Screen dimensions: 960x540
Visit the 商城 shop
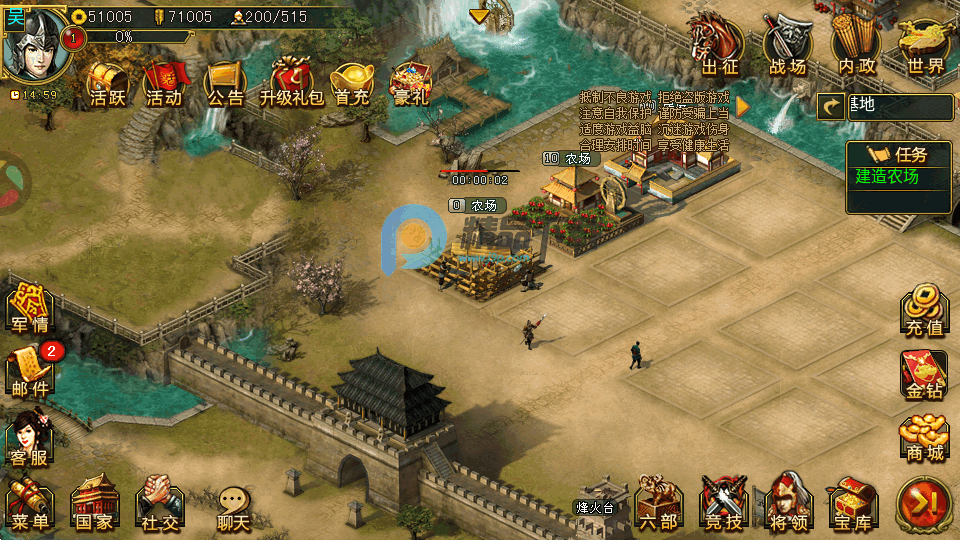[x=923, y=438]
